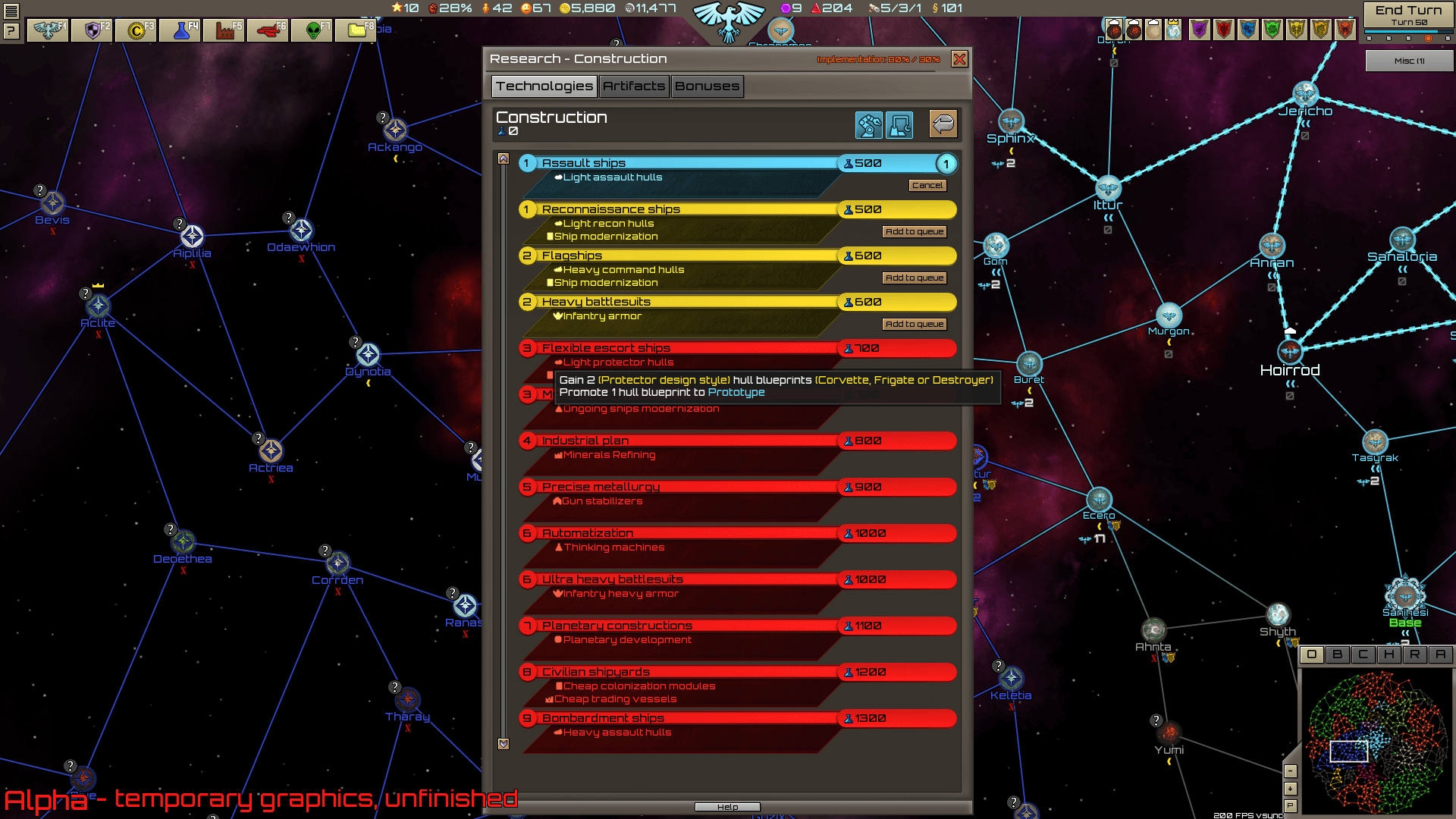Open the Research screen via the flask icon

(180, 30)
